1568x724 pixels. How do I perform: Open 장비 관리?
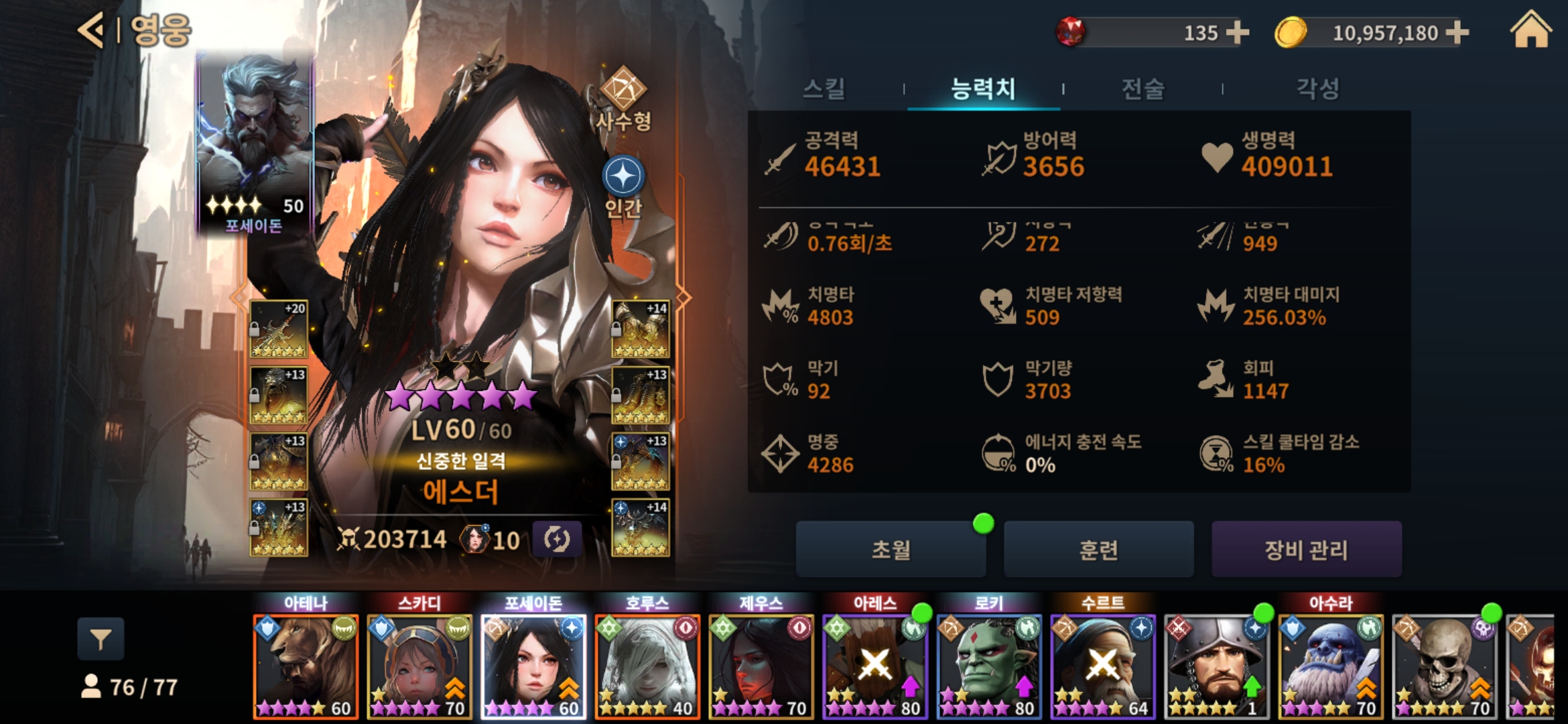click(x=1306, y=550)
